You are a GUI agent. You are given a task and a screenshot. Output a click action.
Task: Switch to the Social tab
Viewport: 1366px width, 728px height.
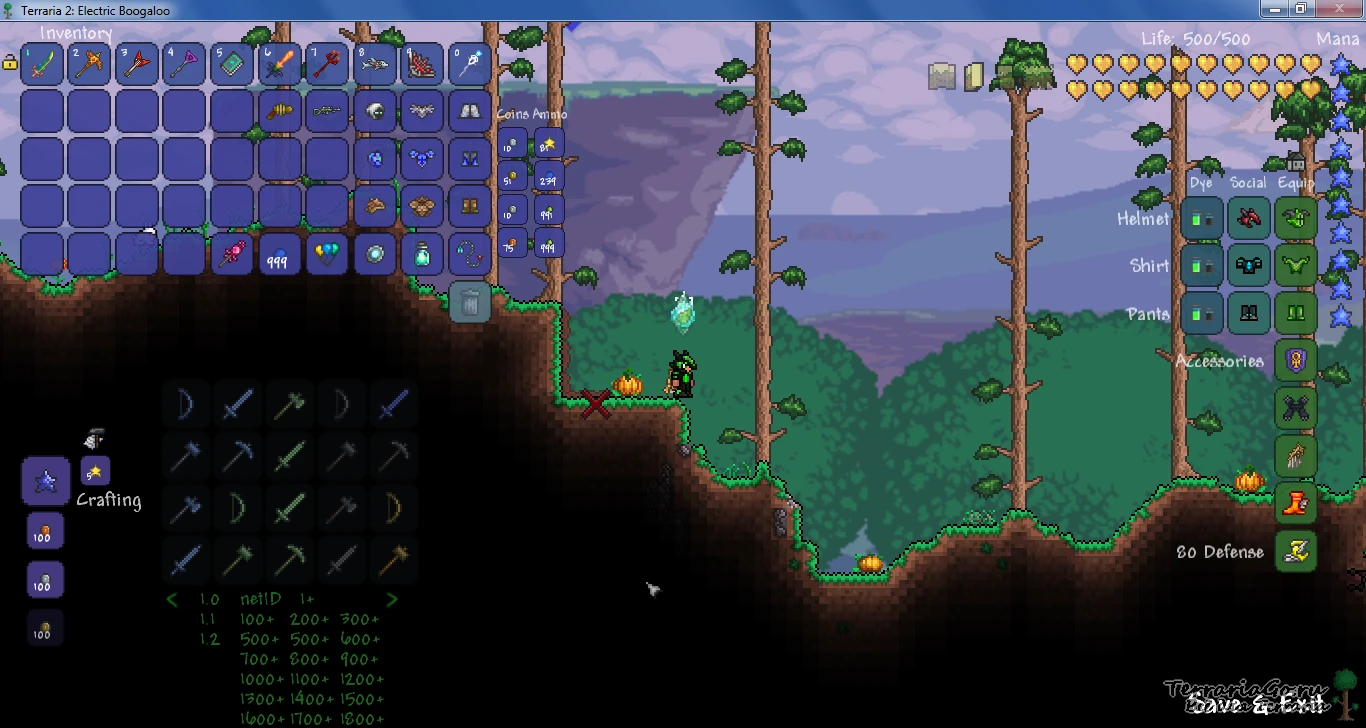click(1246, 183)
